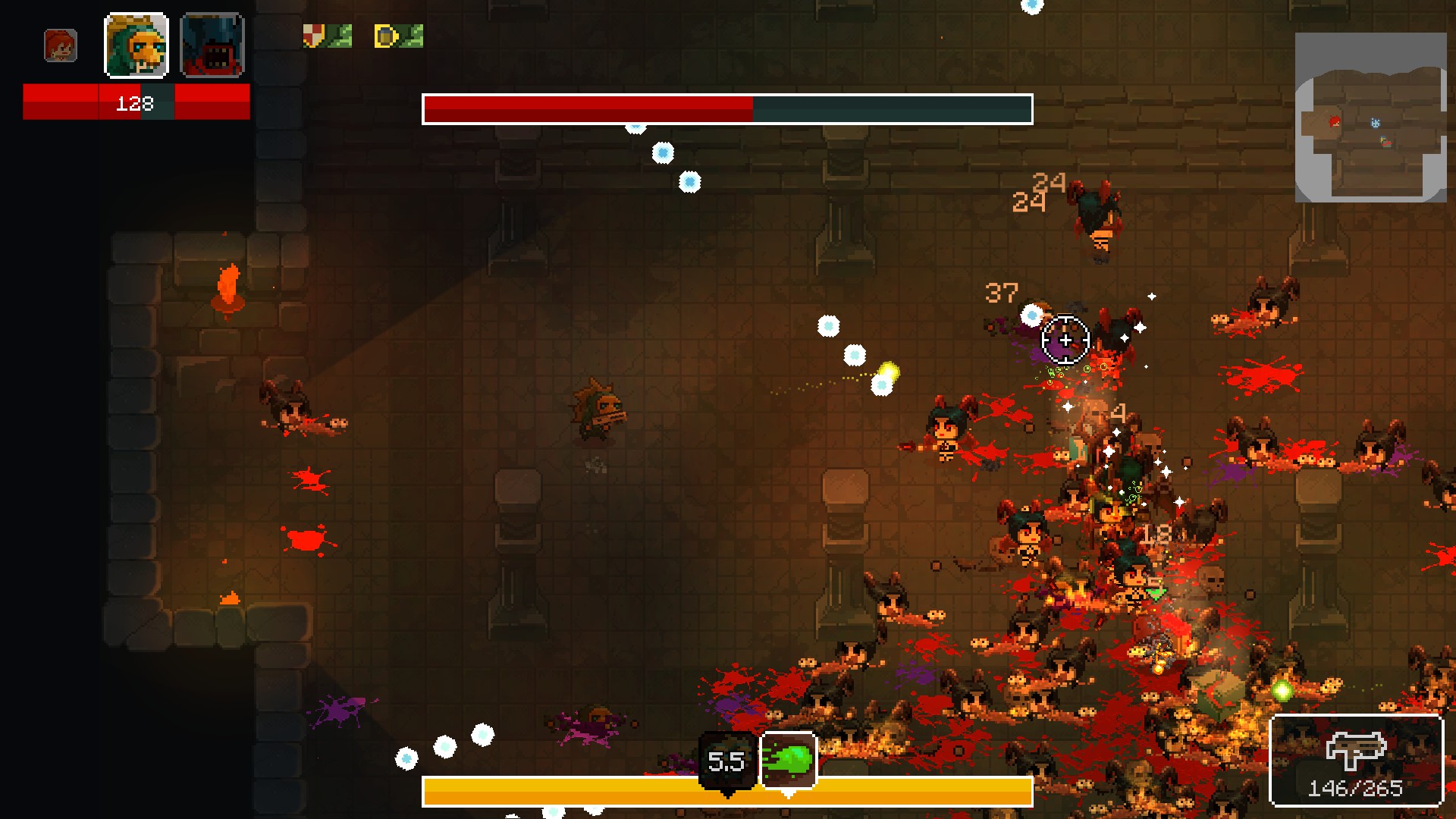This screenshot has width=1456, height=819.
Task: Click the crosshair reticle on screen
Action: [x=1065, y=340]
